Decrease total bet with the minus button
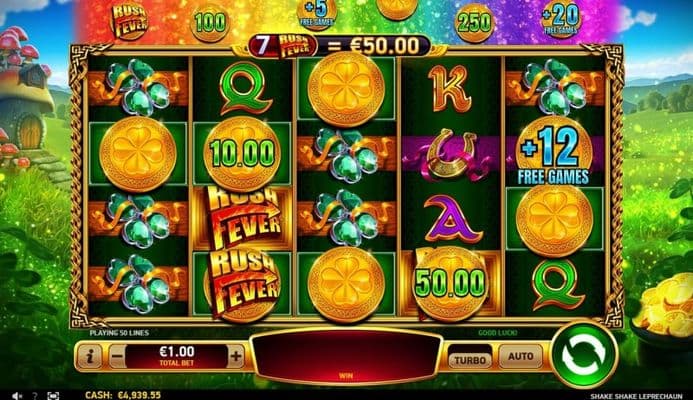Viewport: 693px width, 400px height. pos(118,354)
